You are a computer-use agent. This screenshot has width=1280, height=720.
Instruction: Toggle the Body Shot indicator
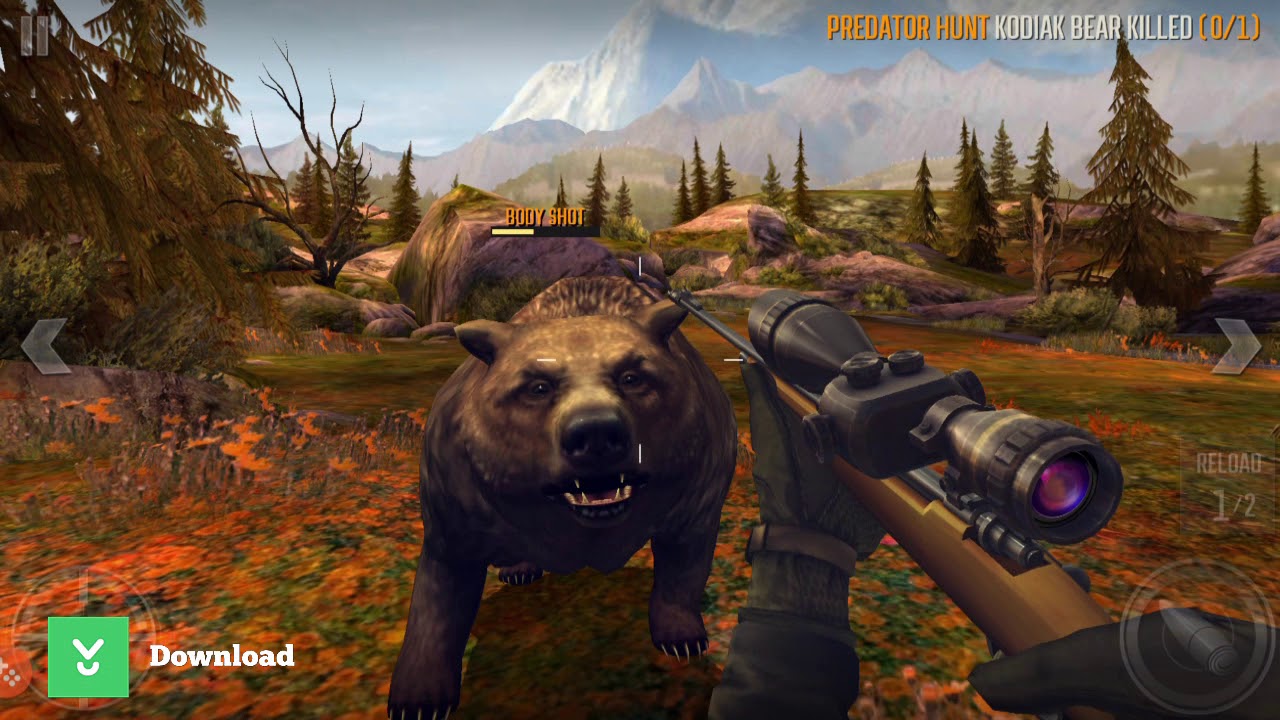[x=546, y=215]
